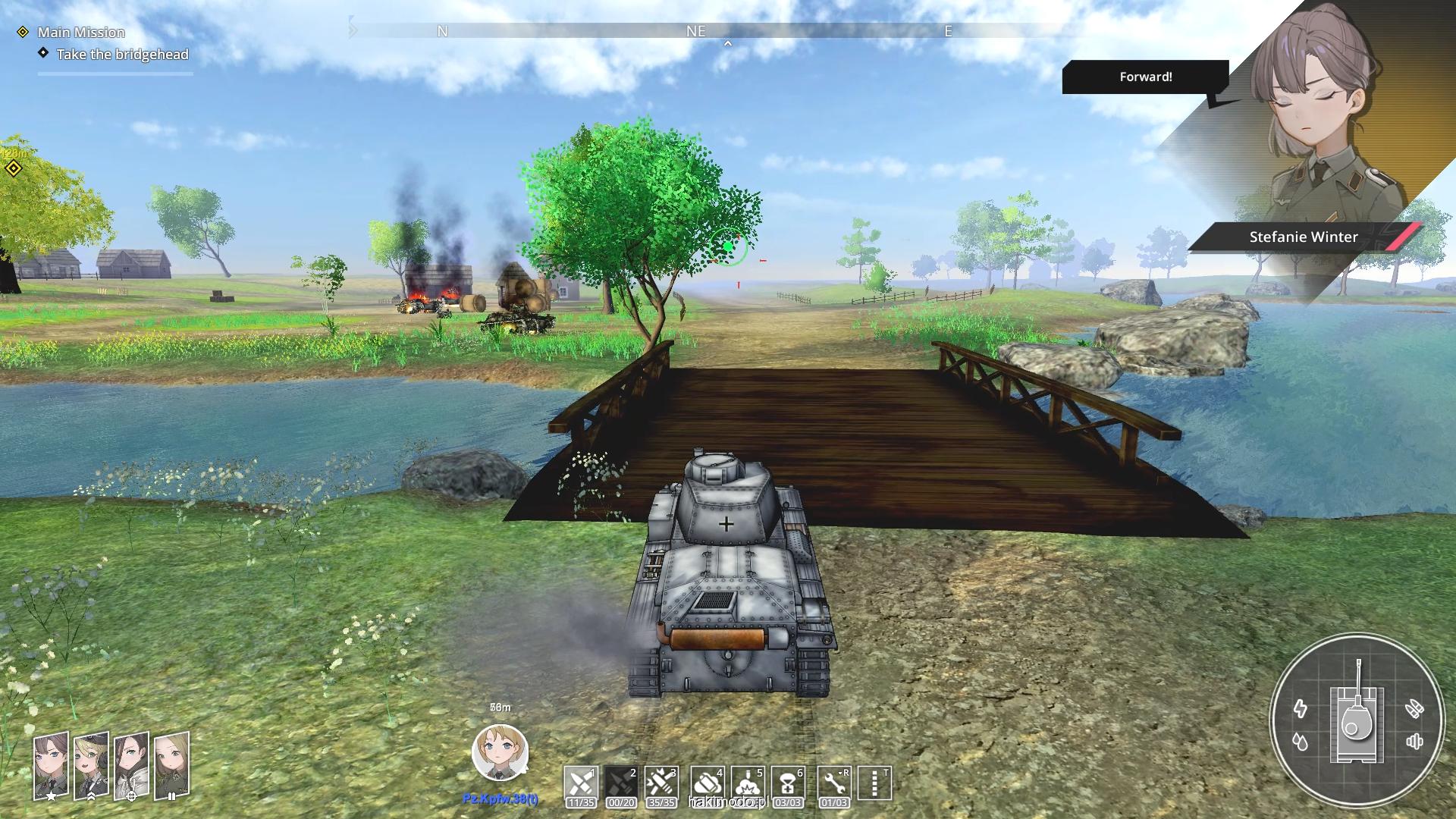Call the artillery strike in slot 5

(x=748, y=783)
